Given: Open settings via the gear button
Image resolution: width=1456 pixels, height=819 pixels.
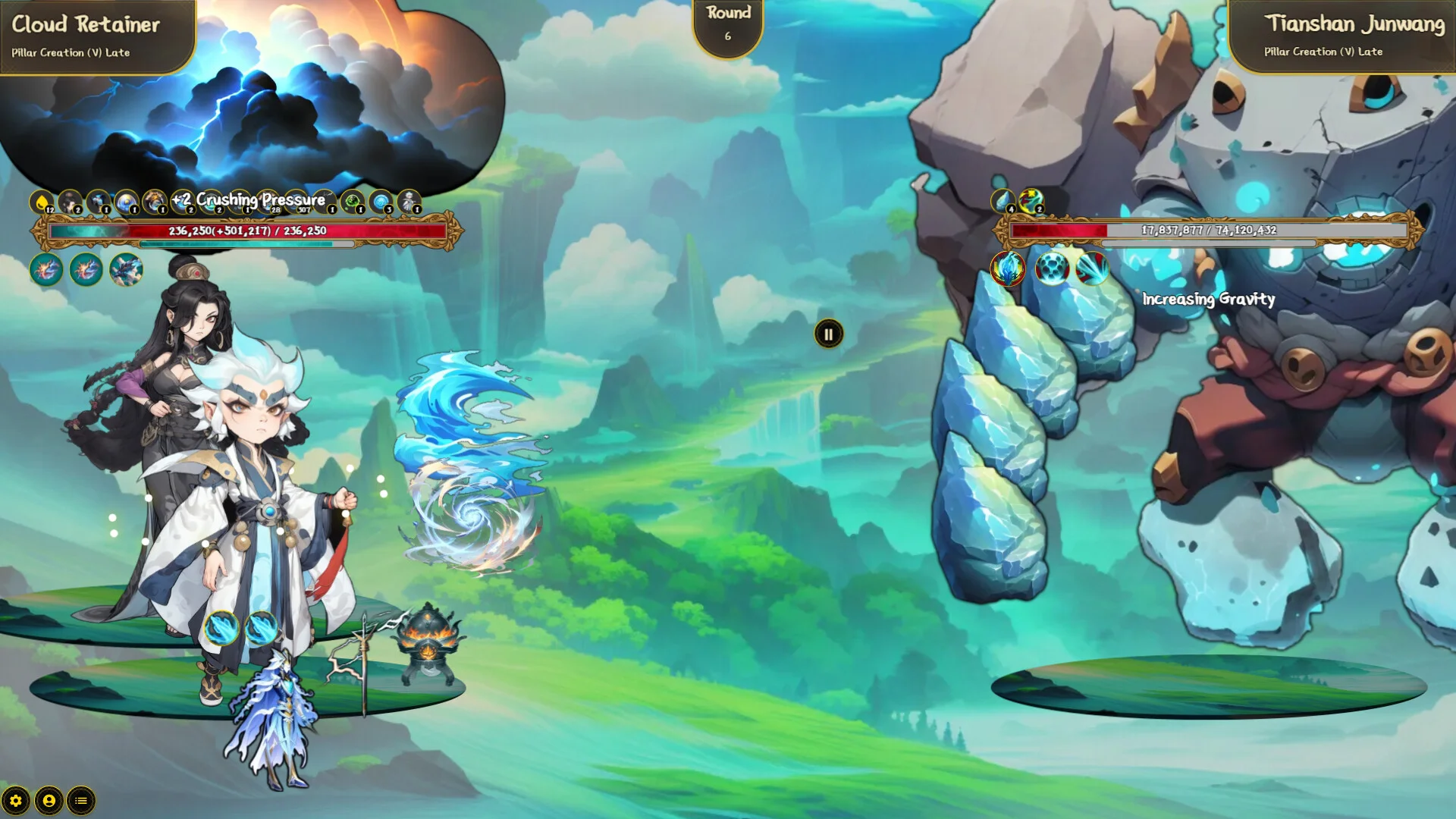Looking at the screenshot, I should [x=16, y=801].
